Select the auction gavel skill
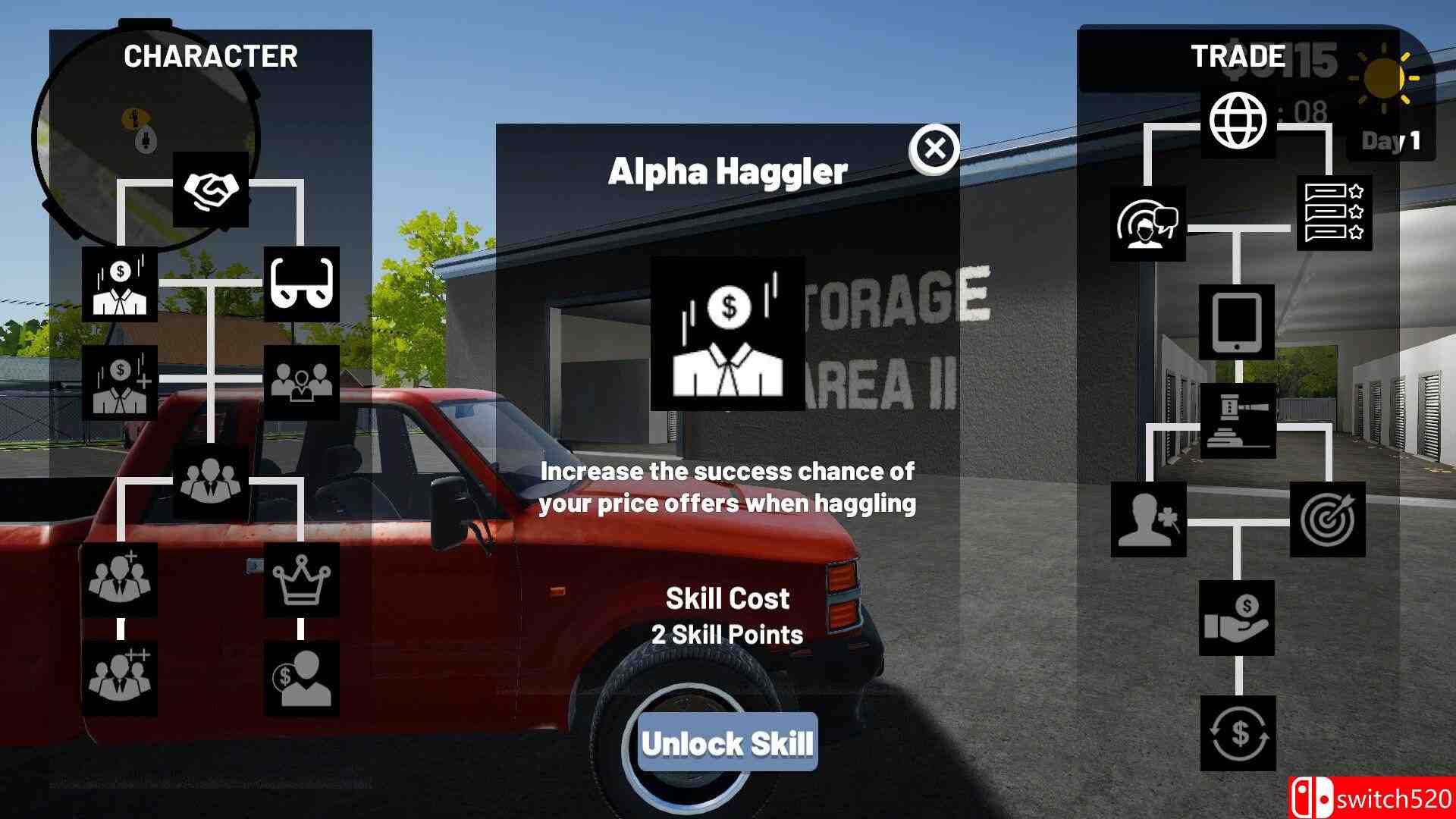This screenshot has height=819, width=1456. [x=1238, y=421]
